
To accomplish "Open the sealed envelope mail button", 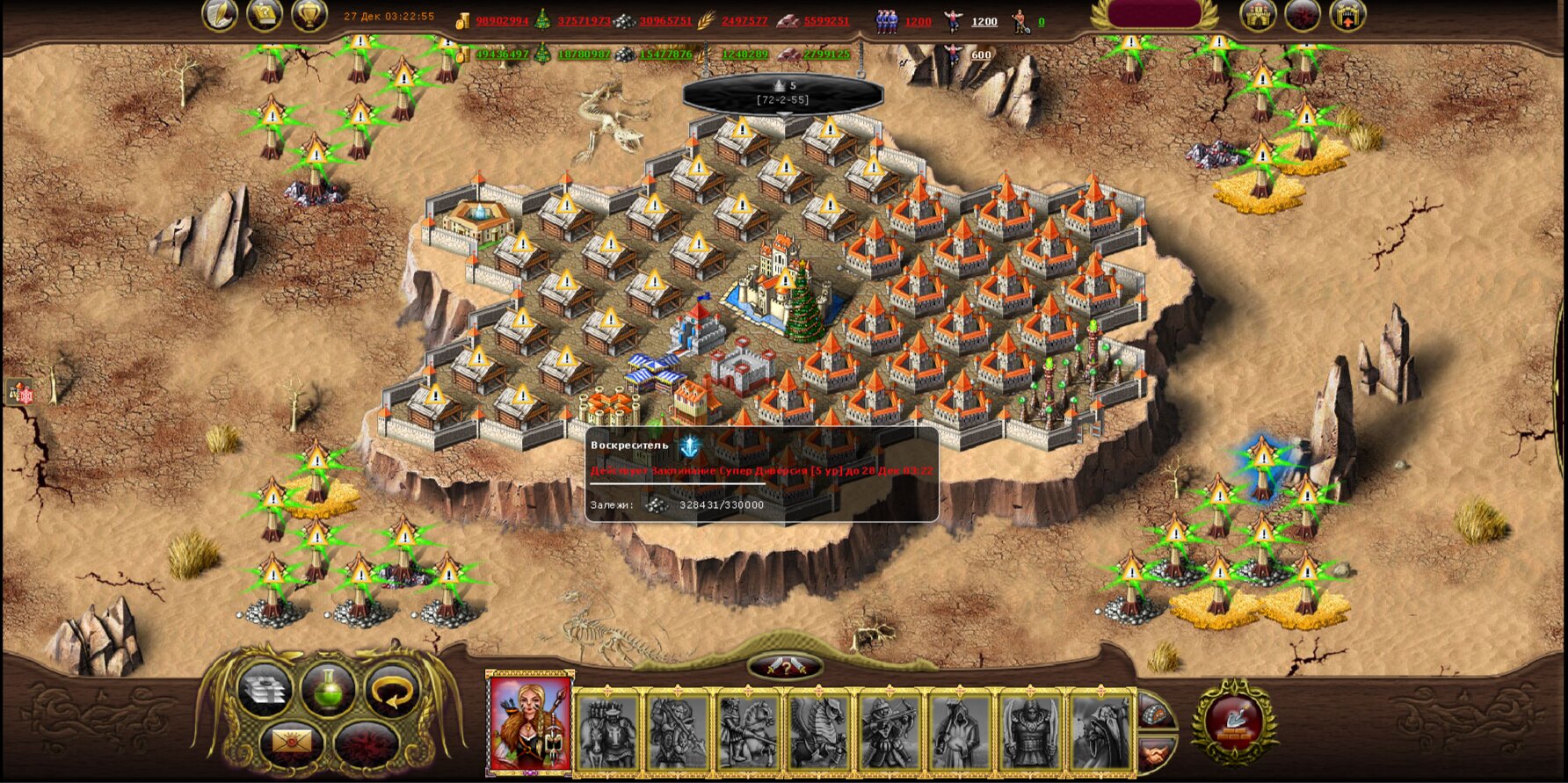I will click(x=291, y=743).
